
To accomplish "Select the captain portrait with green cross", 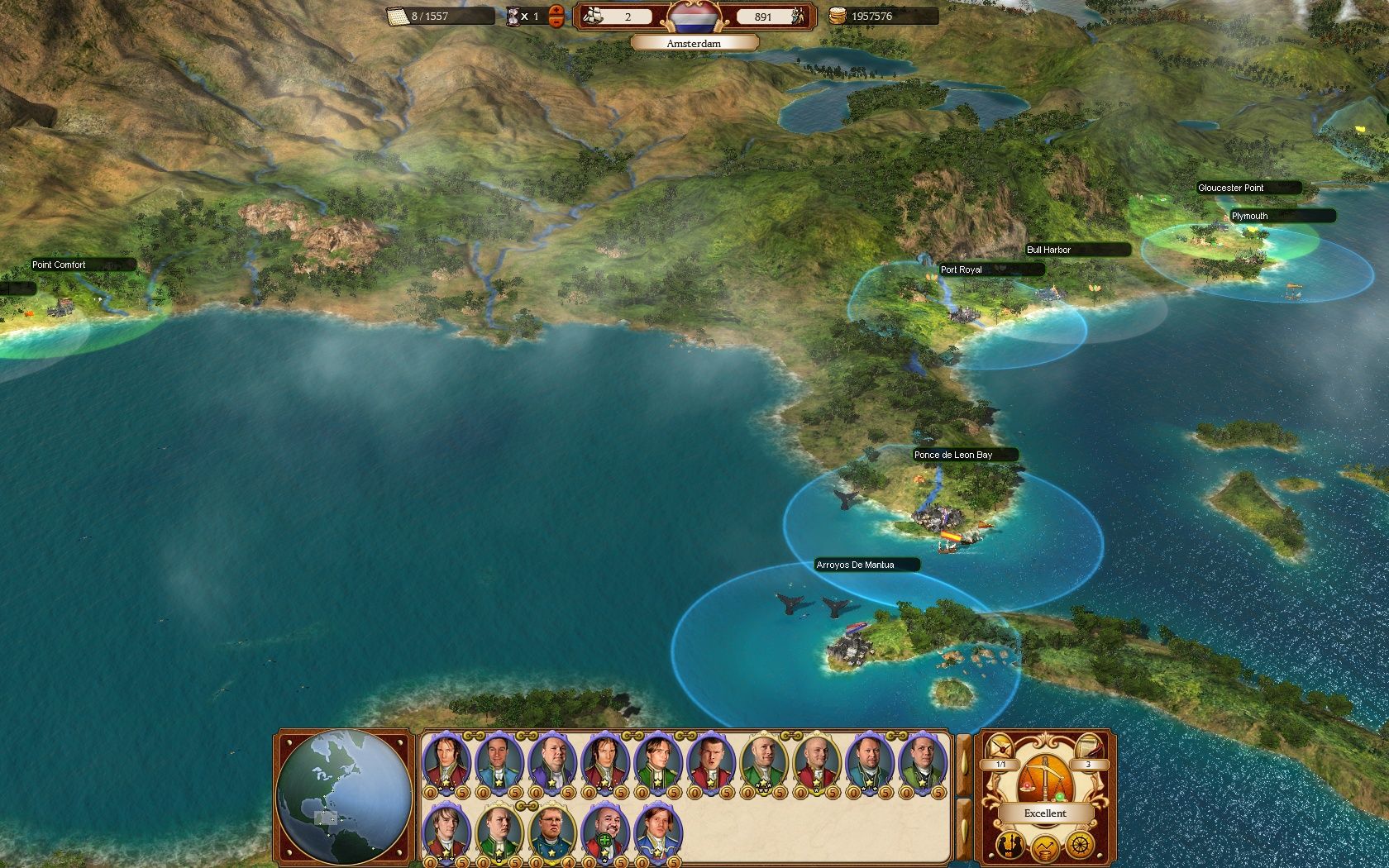I will click(604, 829).
